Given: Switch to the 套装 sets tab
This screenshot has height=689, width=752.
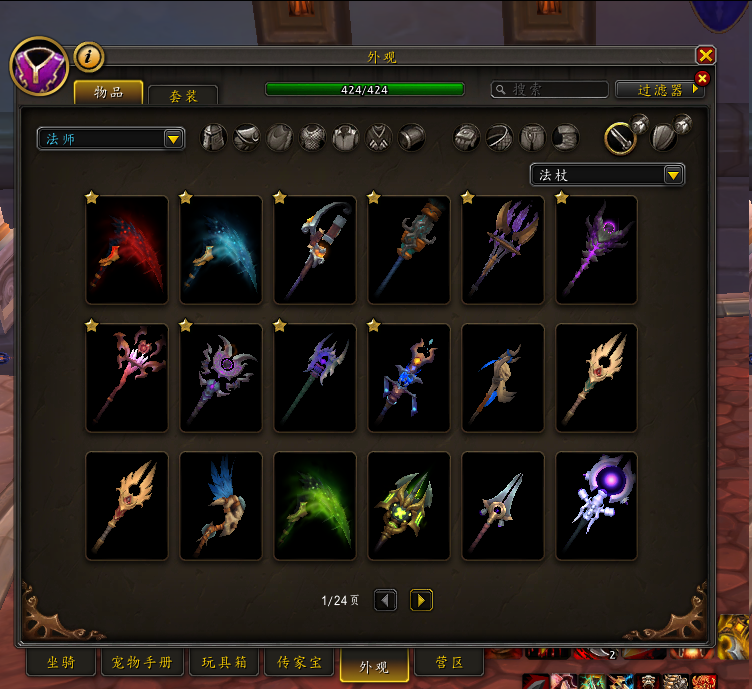Looking at the screenshot, I should point(183,95).
